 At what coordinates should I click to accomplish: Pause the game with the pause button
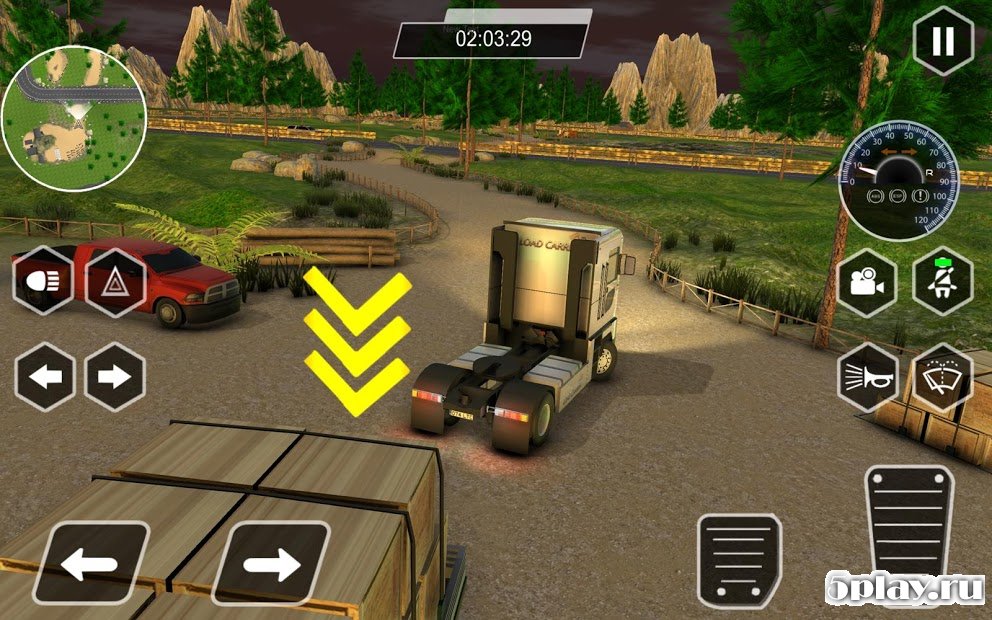click(943, 41)
